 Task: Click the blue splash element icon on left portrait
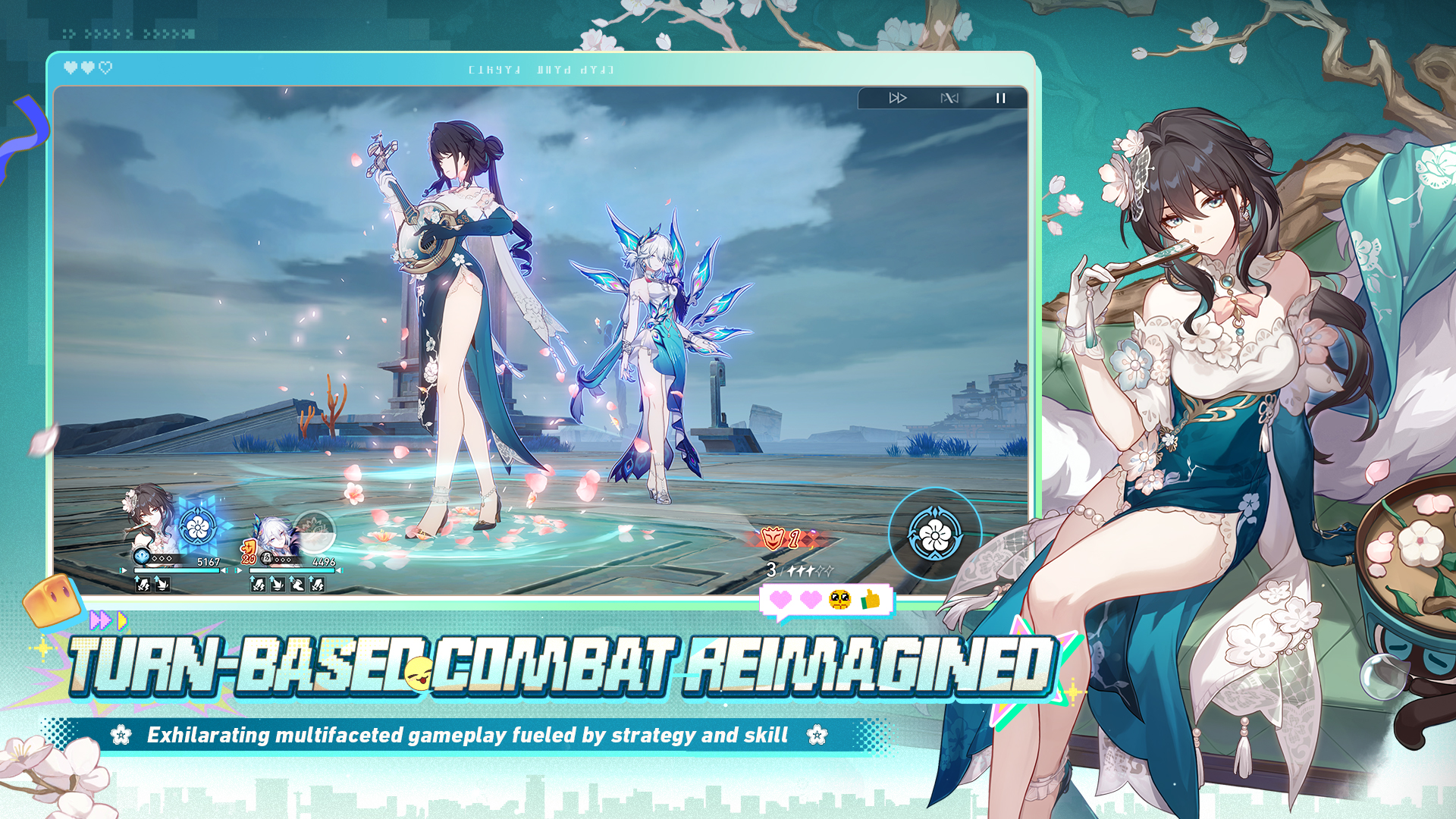142,557
